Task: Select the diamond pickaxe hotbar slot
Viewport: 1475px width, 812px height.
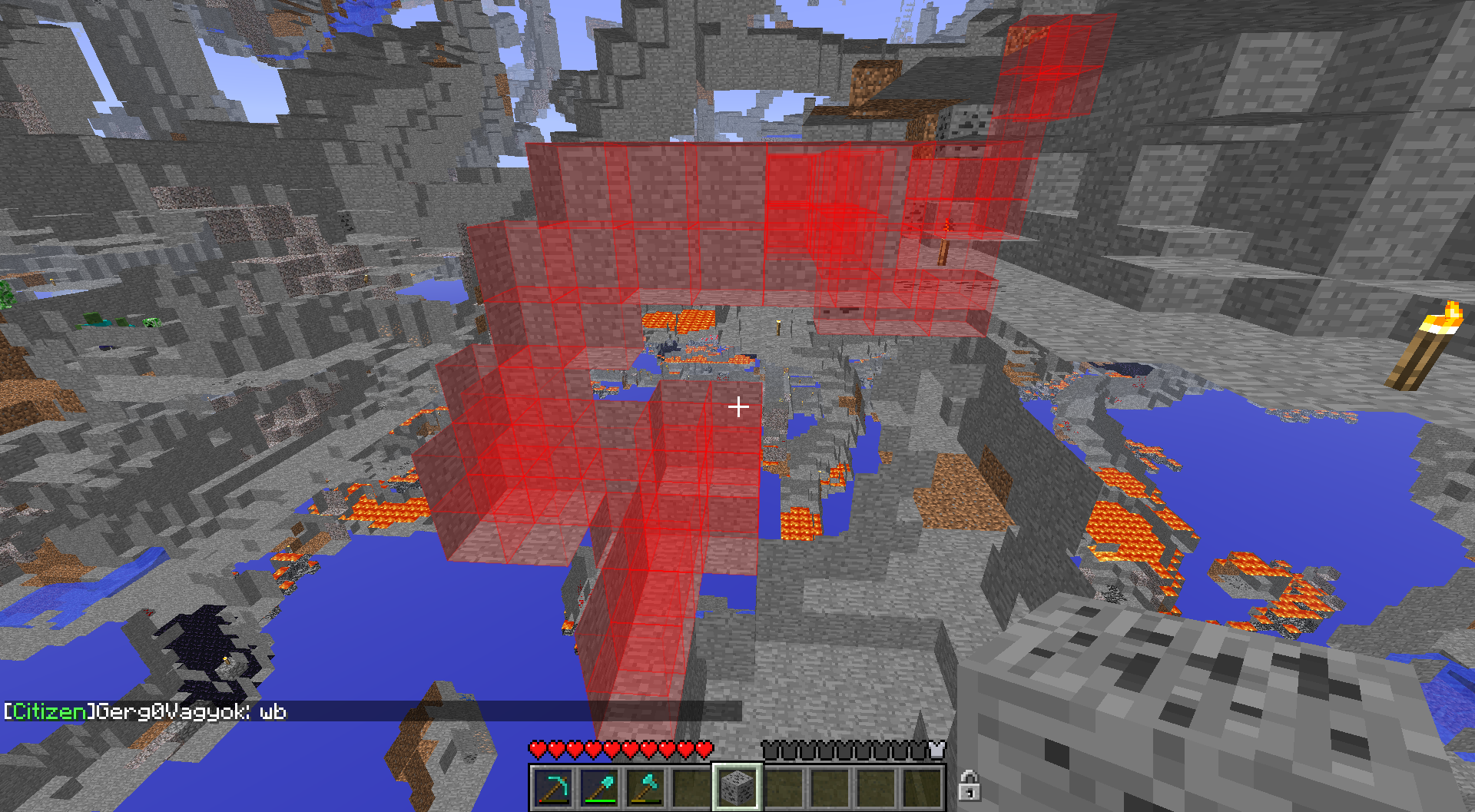Action: coord(553,787)
